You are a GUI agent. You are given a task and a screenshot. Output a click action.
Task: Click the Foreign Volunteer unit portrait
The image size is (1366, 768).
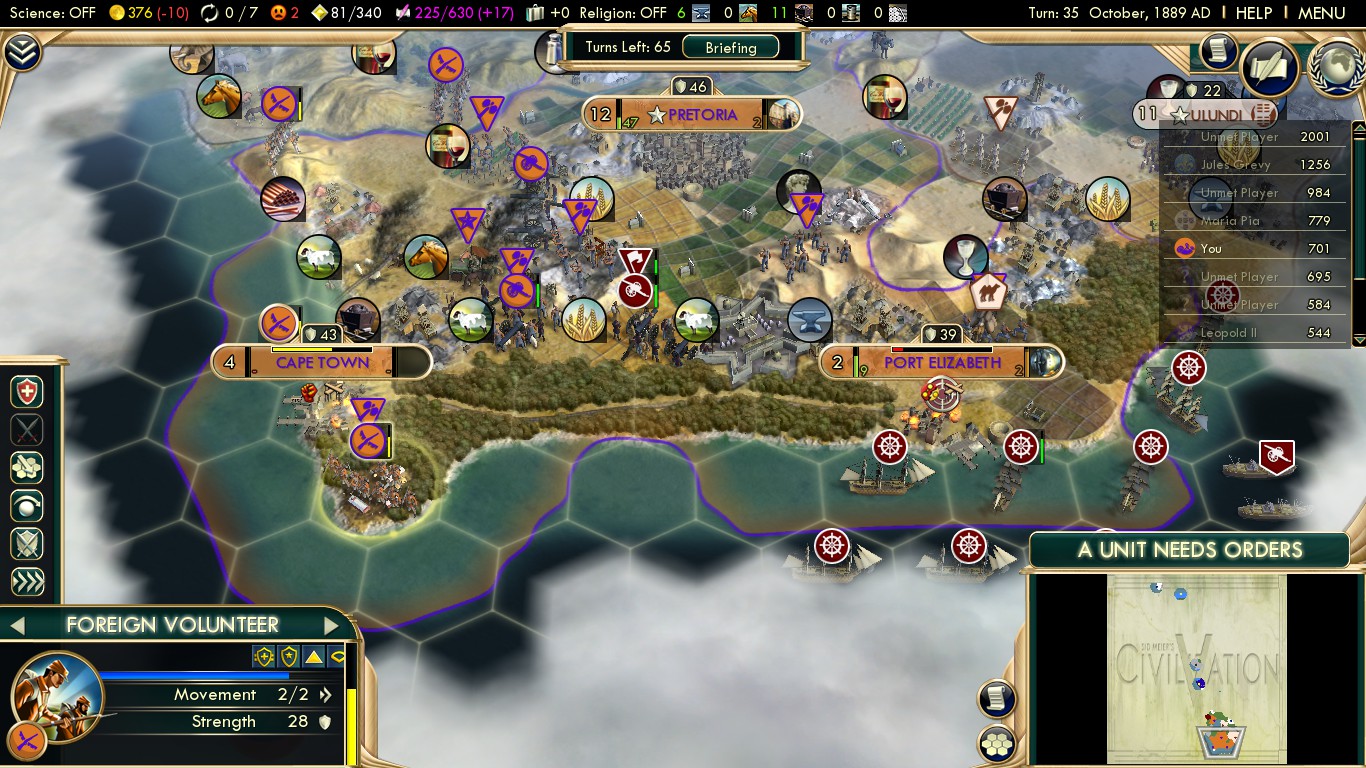point(55,696)
